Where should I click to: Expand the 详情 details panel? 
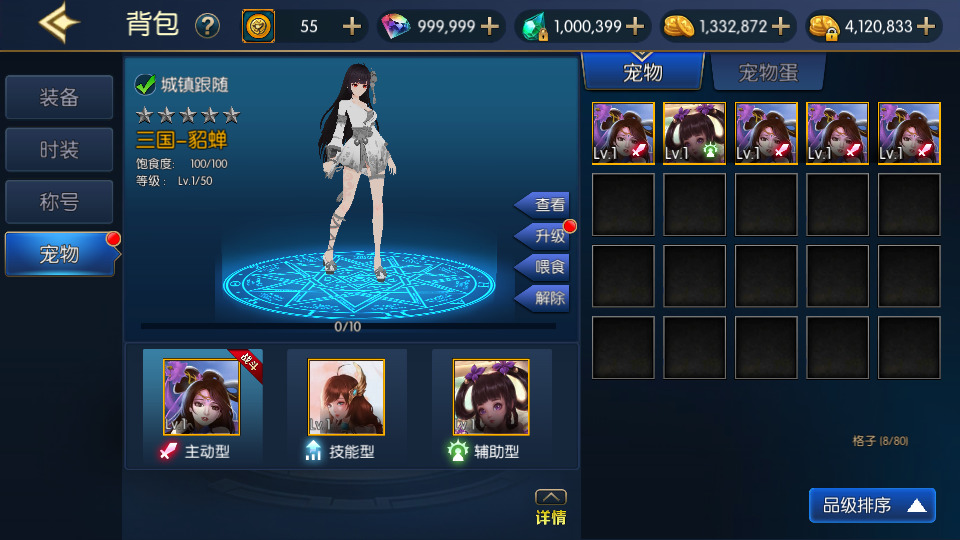pos(551,507)
